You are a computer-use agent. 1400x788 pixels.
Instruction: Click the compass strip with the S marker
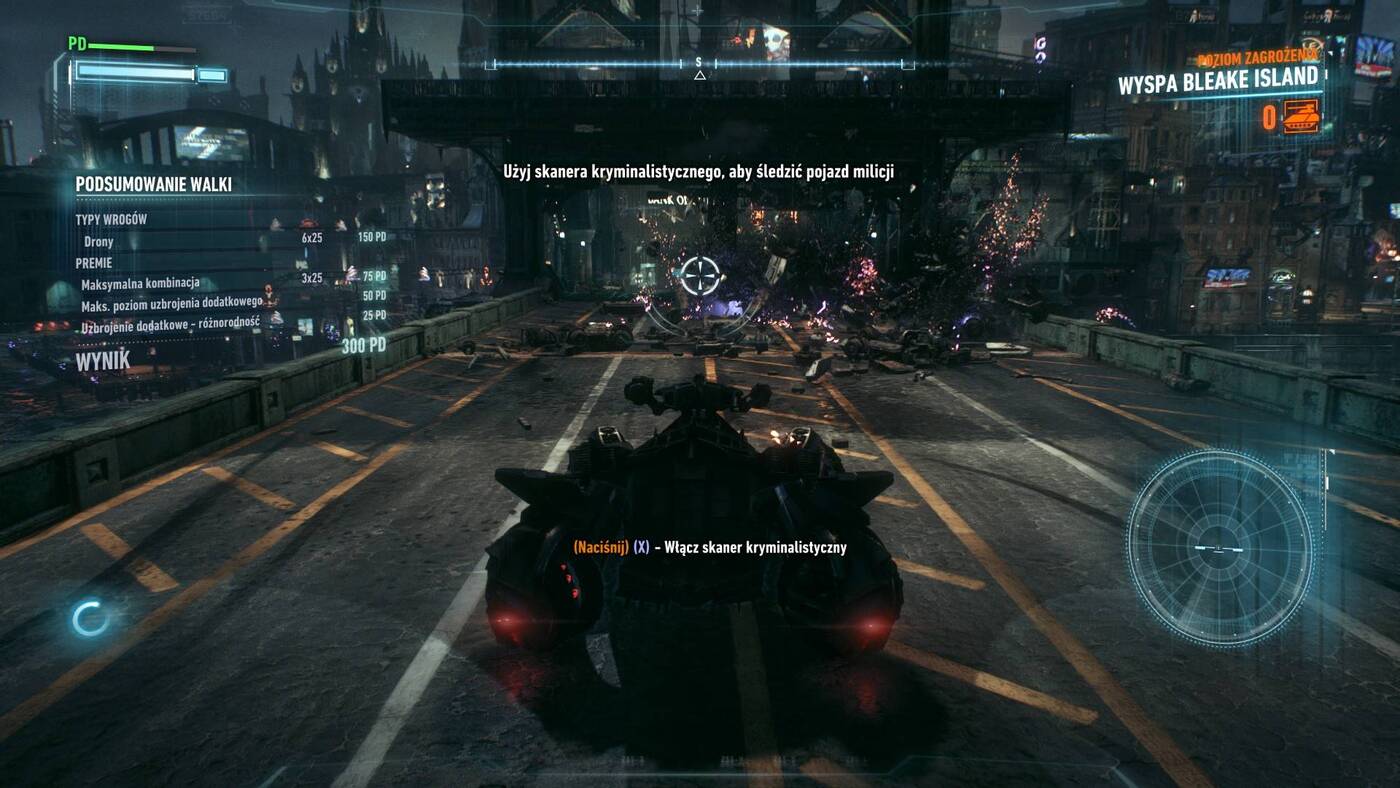[x=699, y=64]
